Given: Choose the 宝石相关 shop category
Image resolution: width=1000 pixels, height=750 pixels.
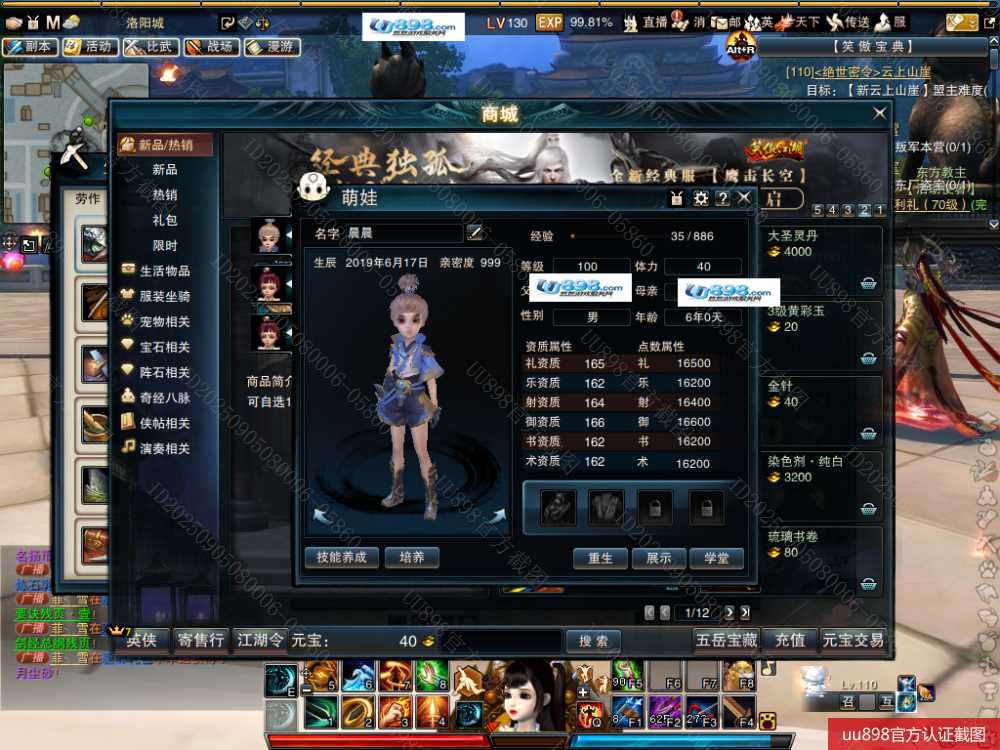Looking at the screenshot, I should pos(164,347).
